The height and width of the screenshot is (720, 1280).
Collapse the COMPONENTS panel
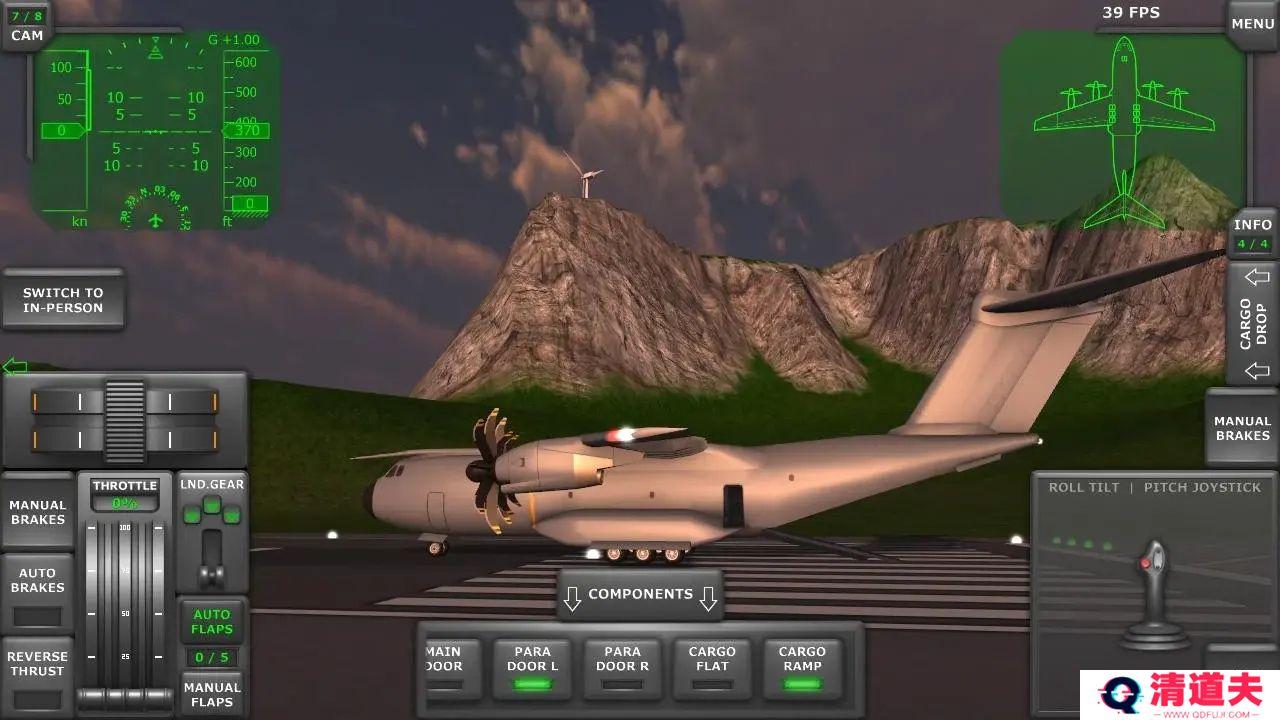640,595
